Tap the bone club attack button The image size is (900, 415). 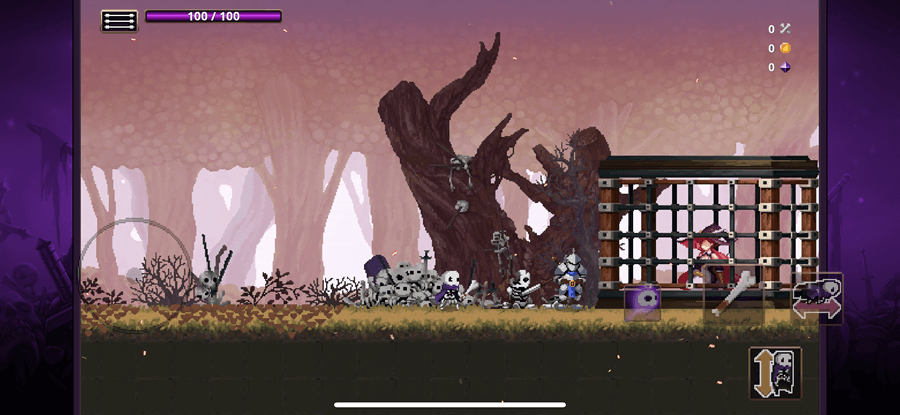[734, 296]
